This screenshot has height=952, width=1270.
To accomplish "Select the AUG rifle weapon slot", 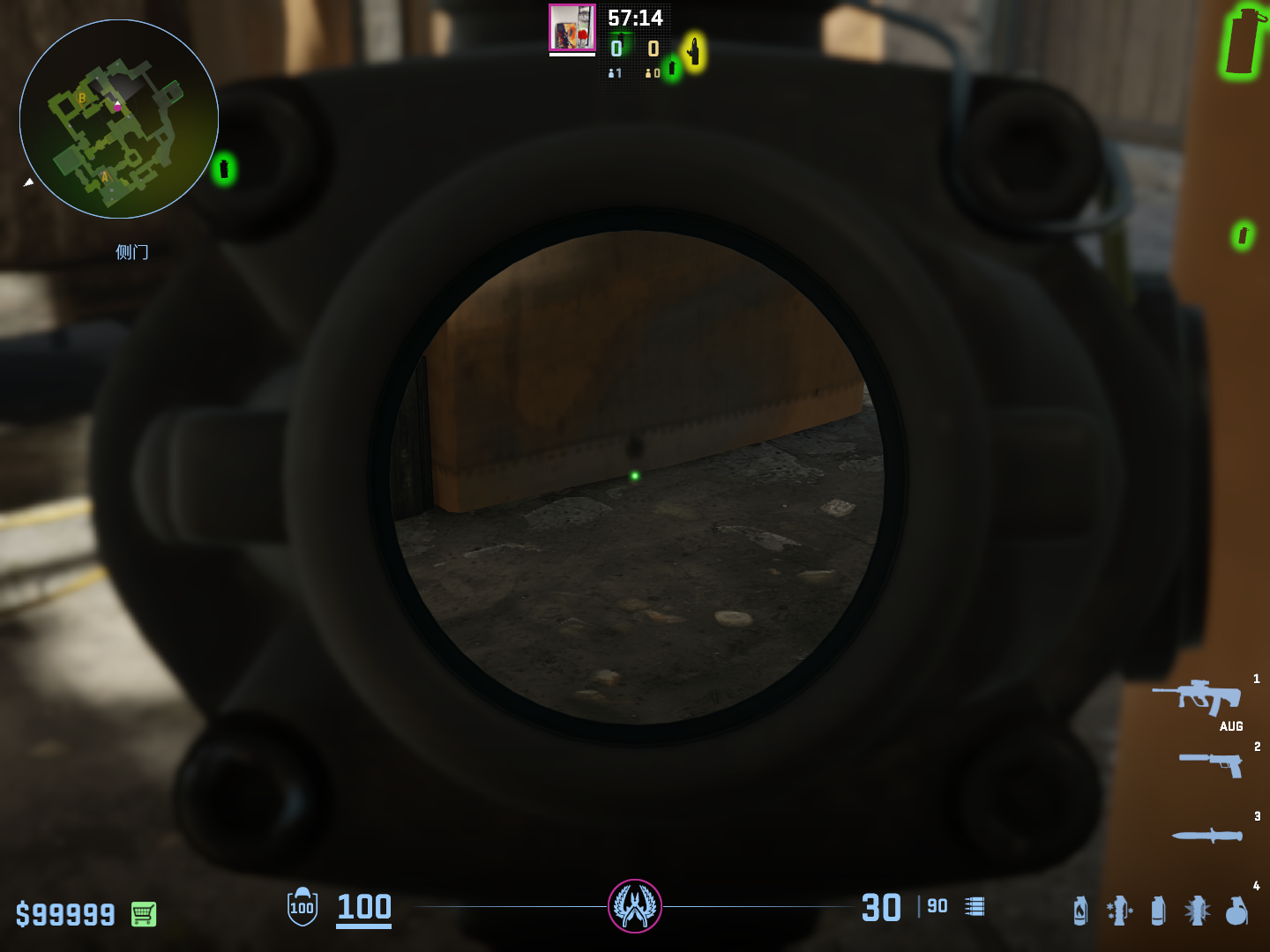I will coord(1198,697).
